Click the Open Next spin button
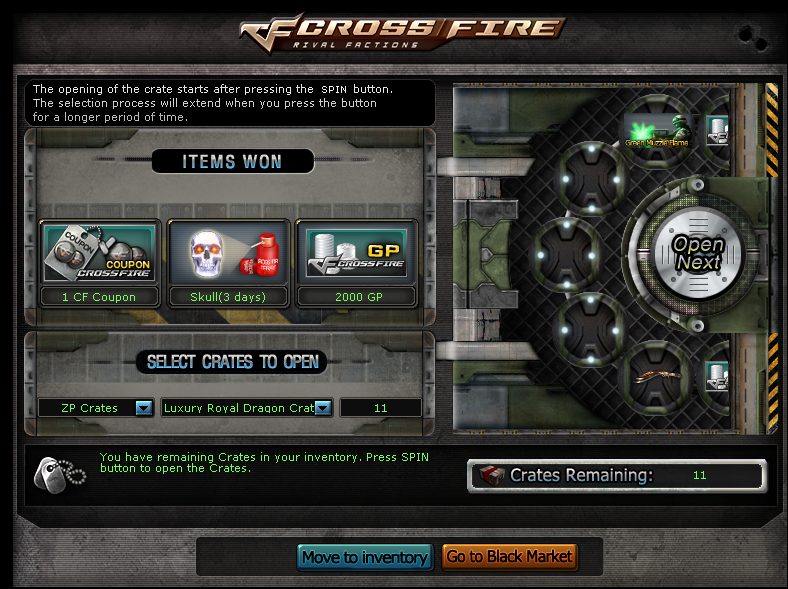 [697, 253]
